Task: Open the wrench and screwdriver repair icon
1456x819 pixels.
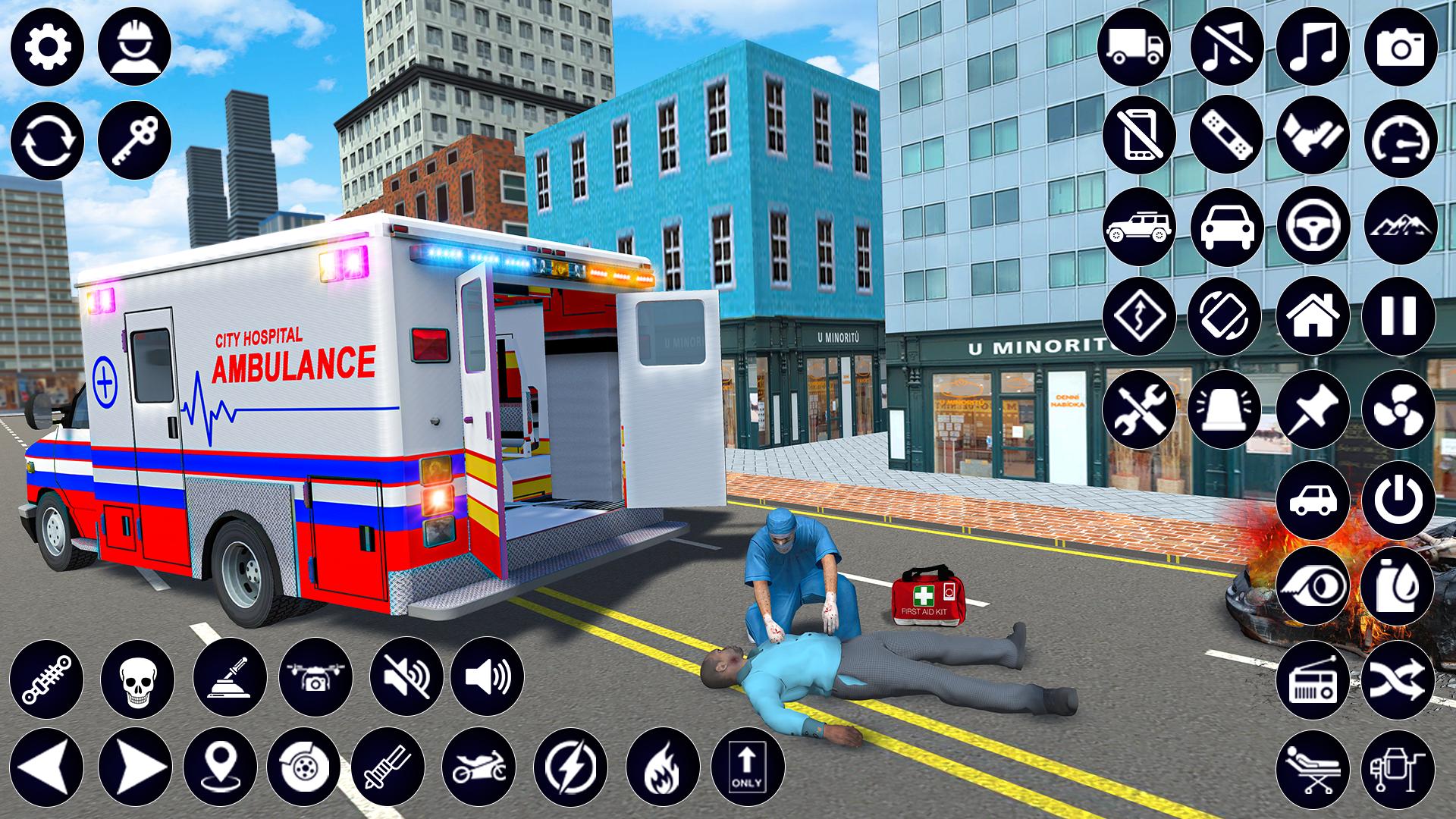Action: click(1139, 408)
